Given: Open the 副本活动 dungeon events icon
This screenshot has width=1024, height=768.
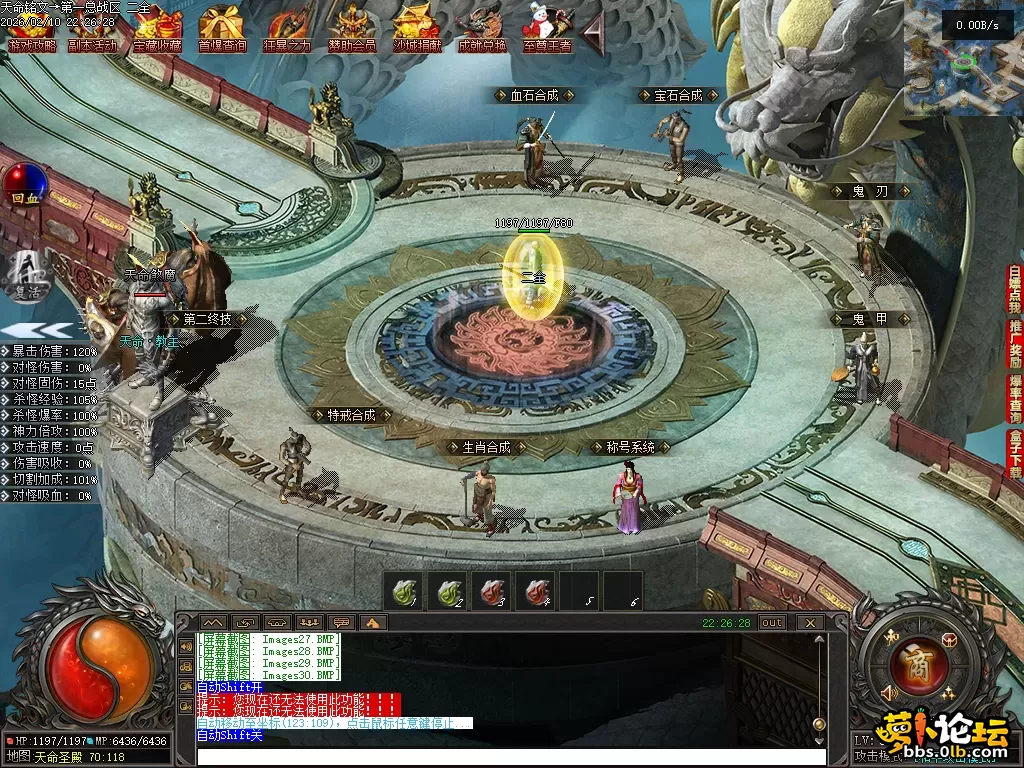Looking at the screenshot, I should click(x=92, y=30).
